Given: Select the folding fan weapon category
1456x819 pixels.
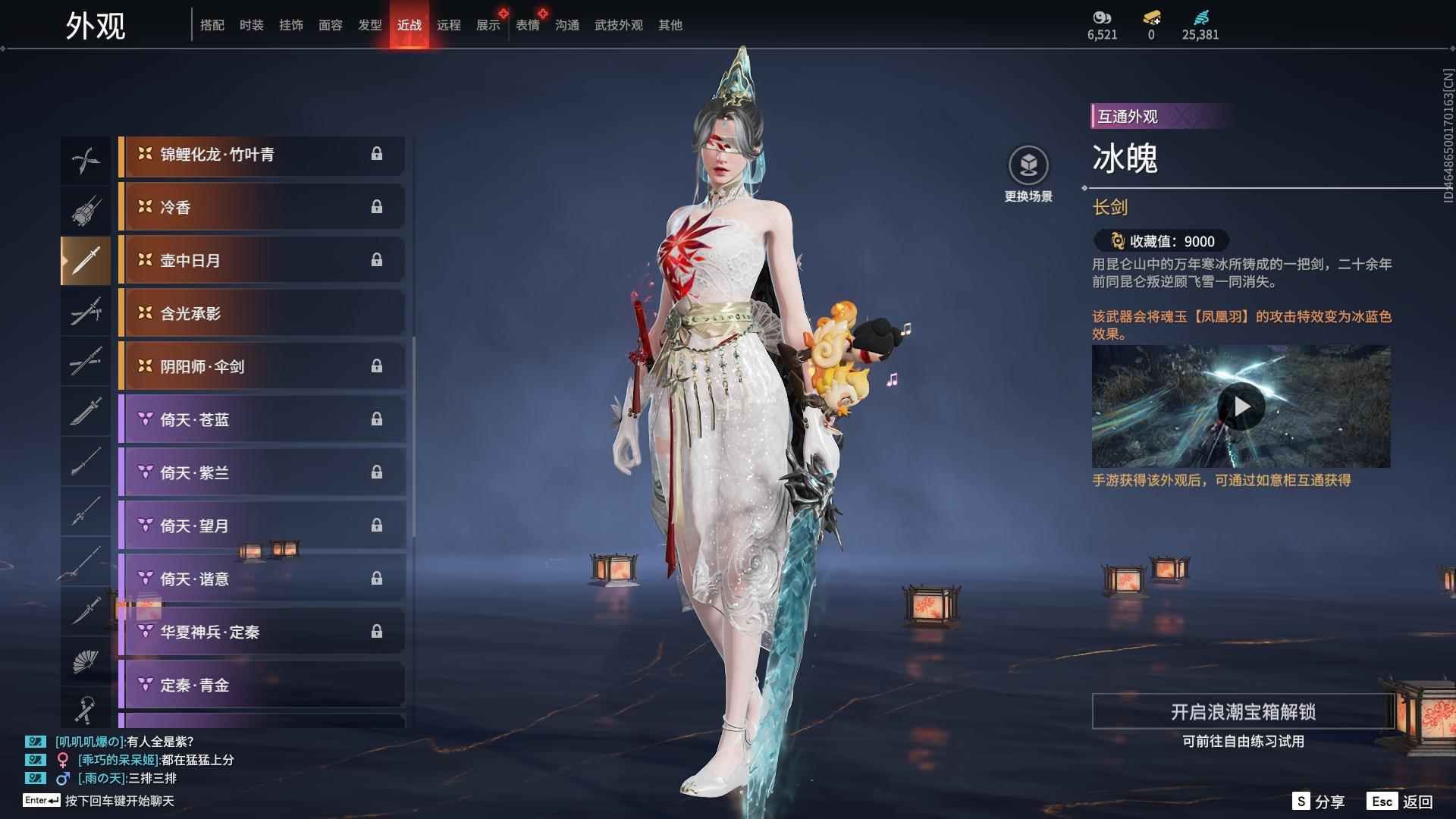Looking at the screenshot, I should point(85,661).
